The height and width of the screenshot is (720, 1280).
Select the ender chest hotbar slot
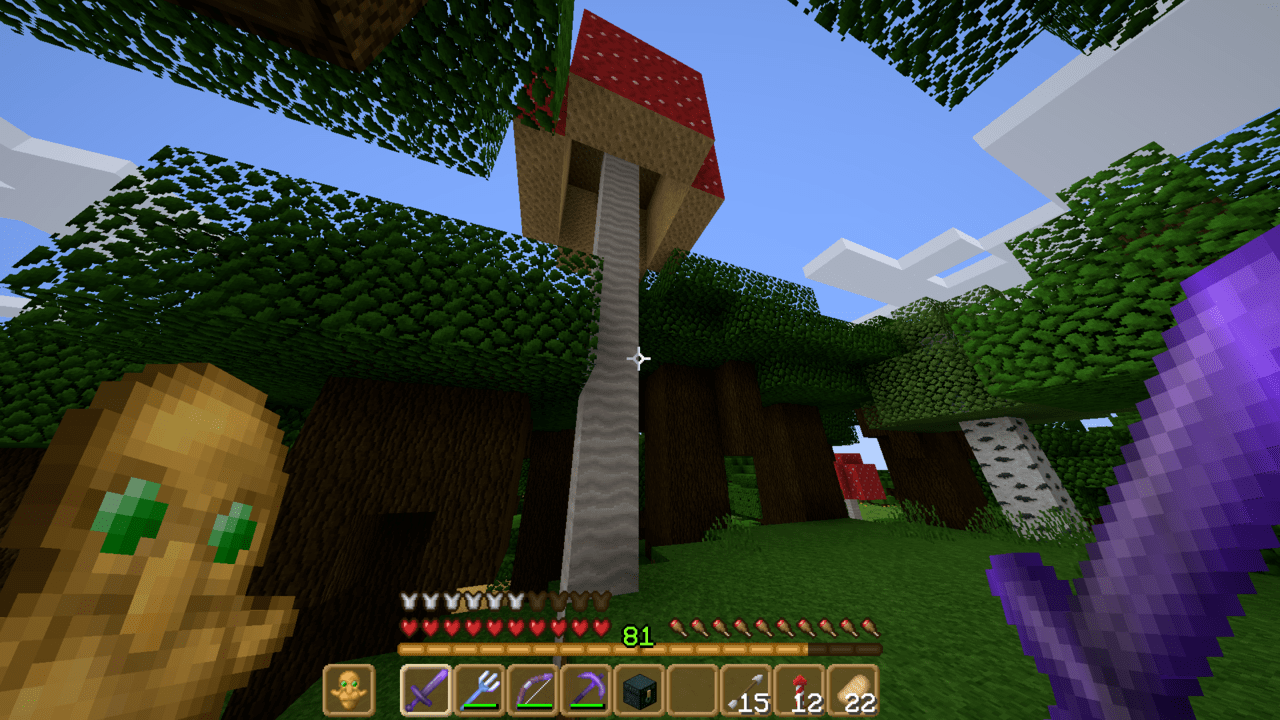coord(640,689)
